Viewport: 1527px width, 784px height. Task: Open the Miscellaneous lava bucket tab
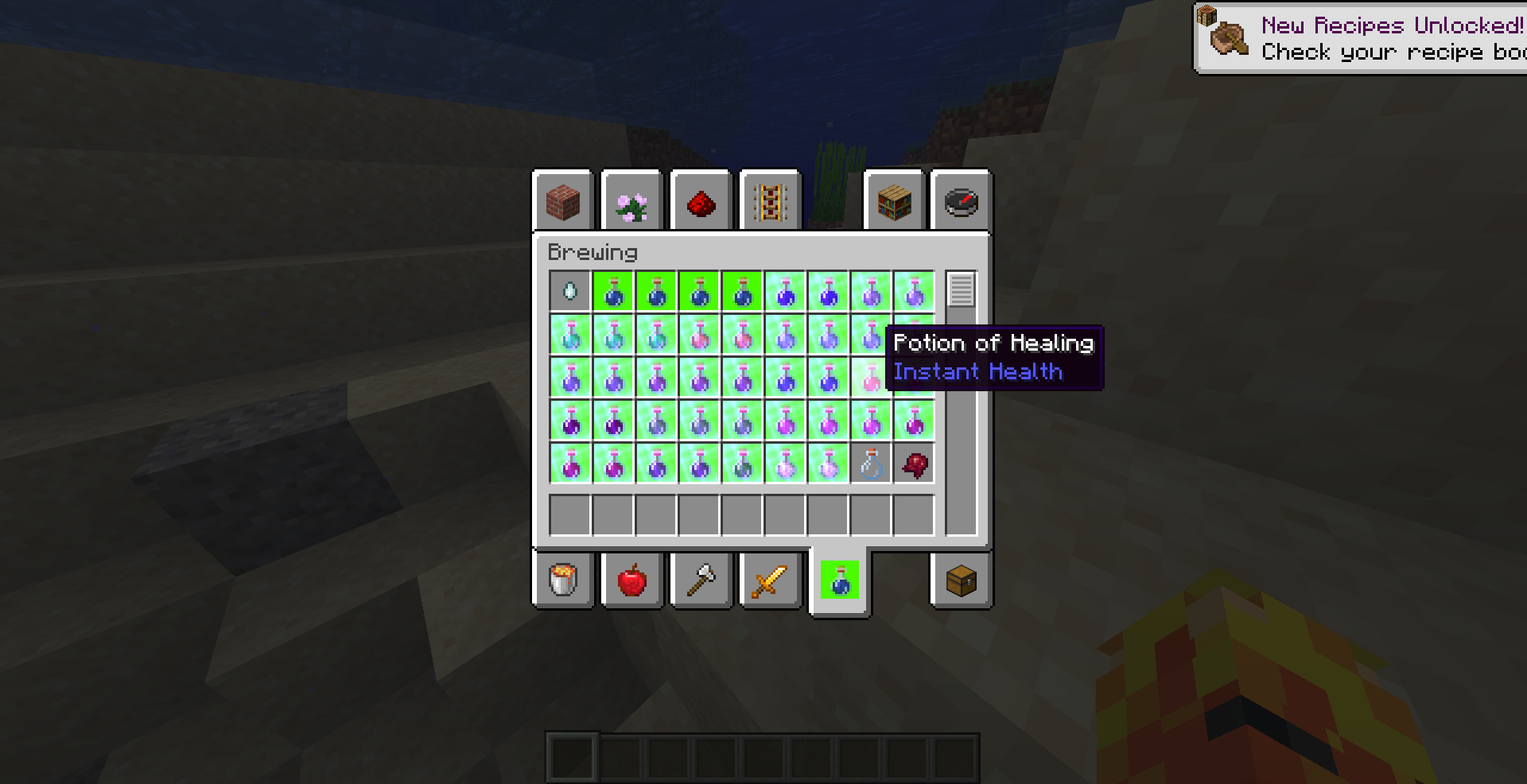click(x=563, y=580)
